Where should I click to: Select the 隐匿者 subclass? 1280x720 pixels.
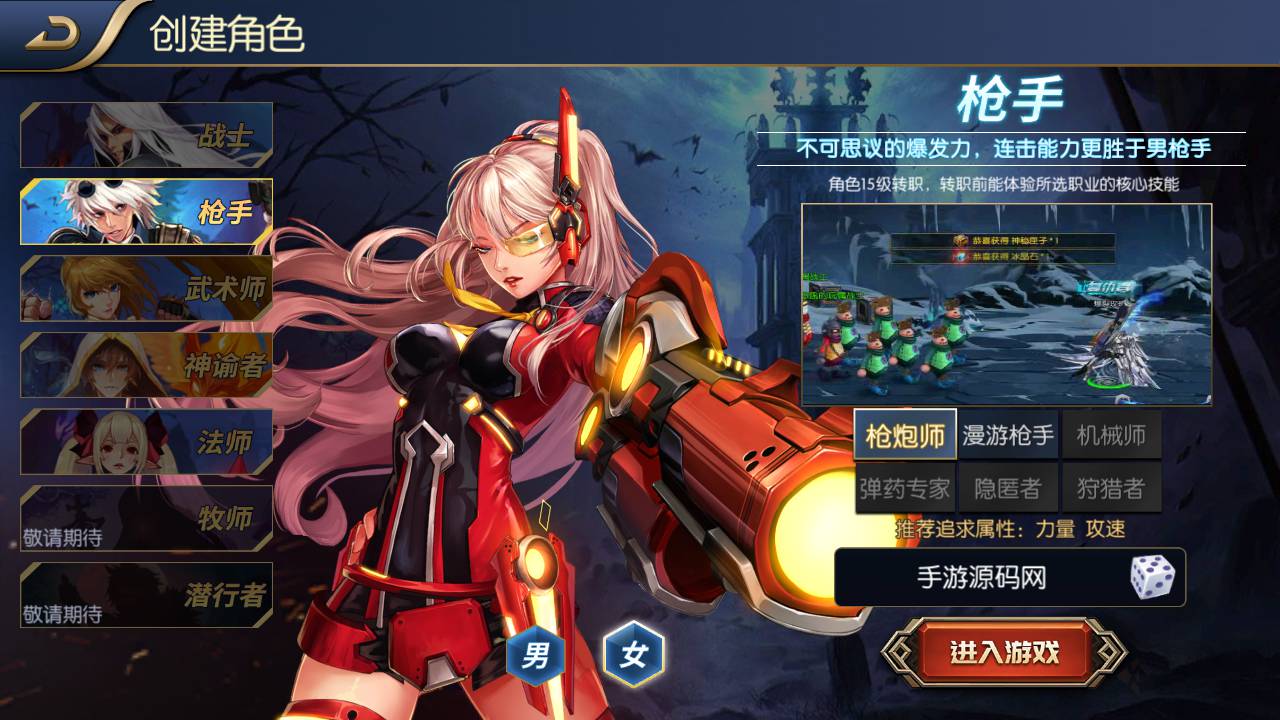[x=1008, y=488]
